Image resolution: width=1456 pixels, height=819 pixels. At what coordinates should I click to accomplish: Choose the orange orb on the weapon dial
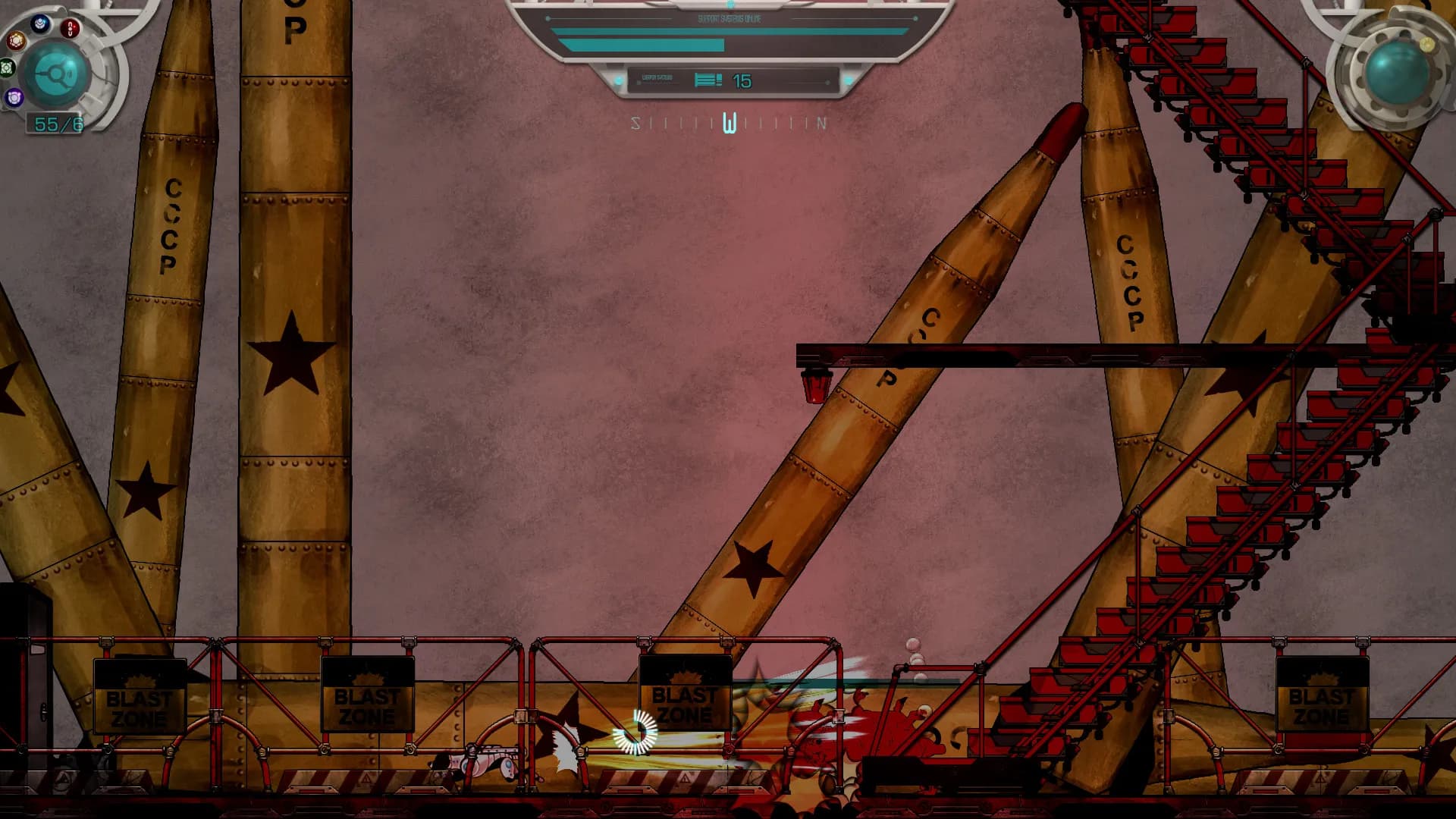(16, 39)
